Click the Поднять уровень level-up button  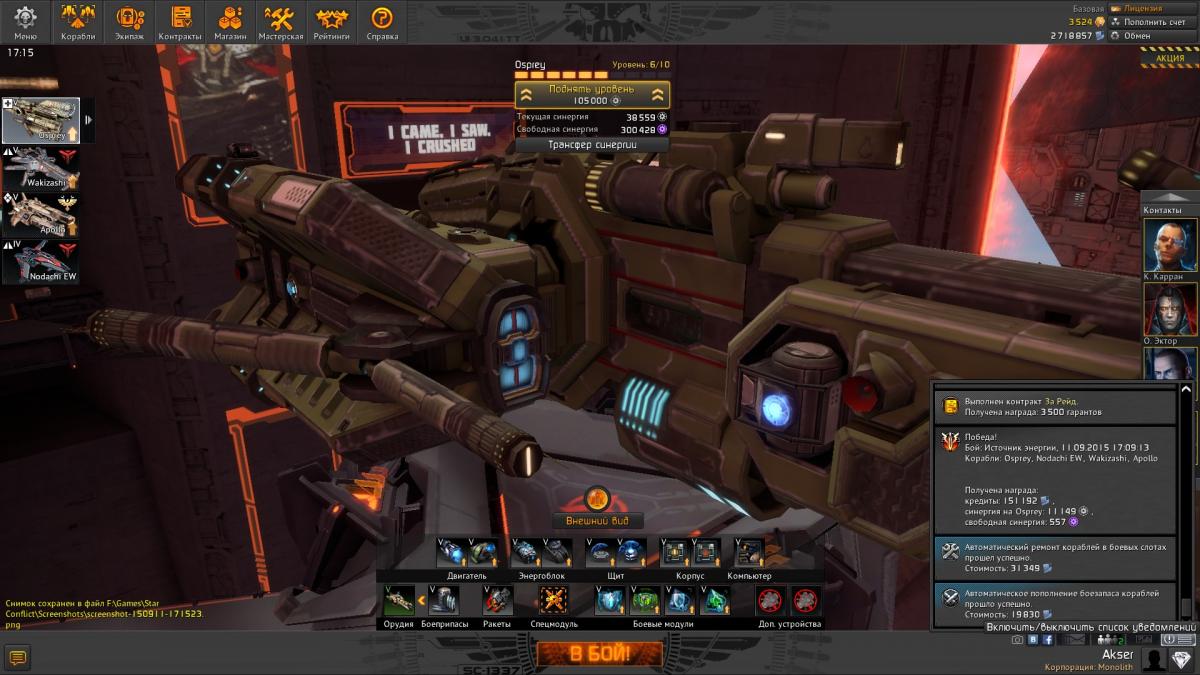592,95
